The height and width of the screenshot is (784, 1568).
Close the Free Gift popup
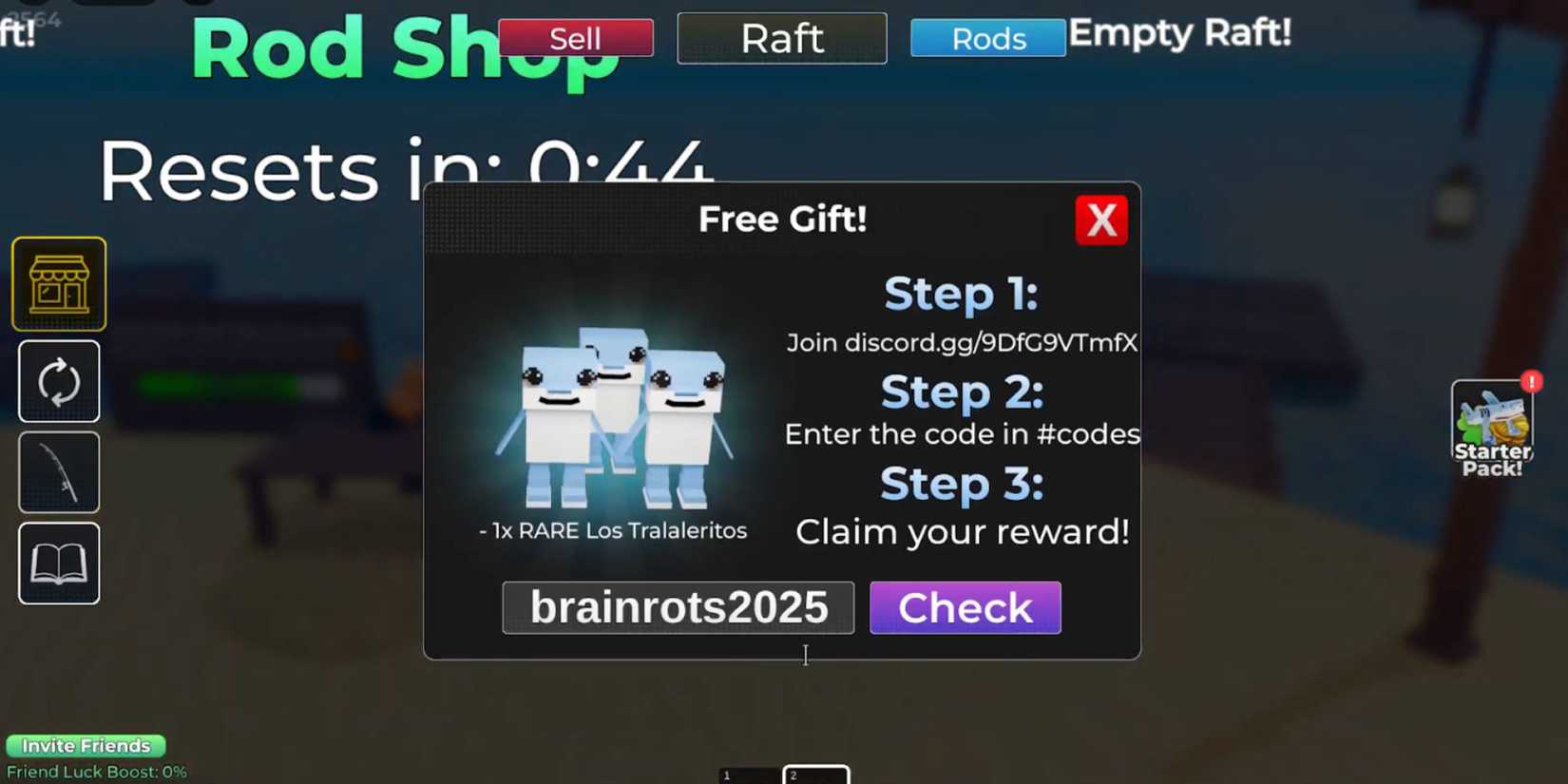(1101, 220)
